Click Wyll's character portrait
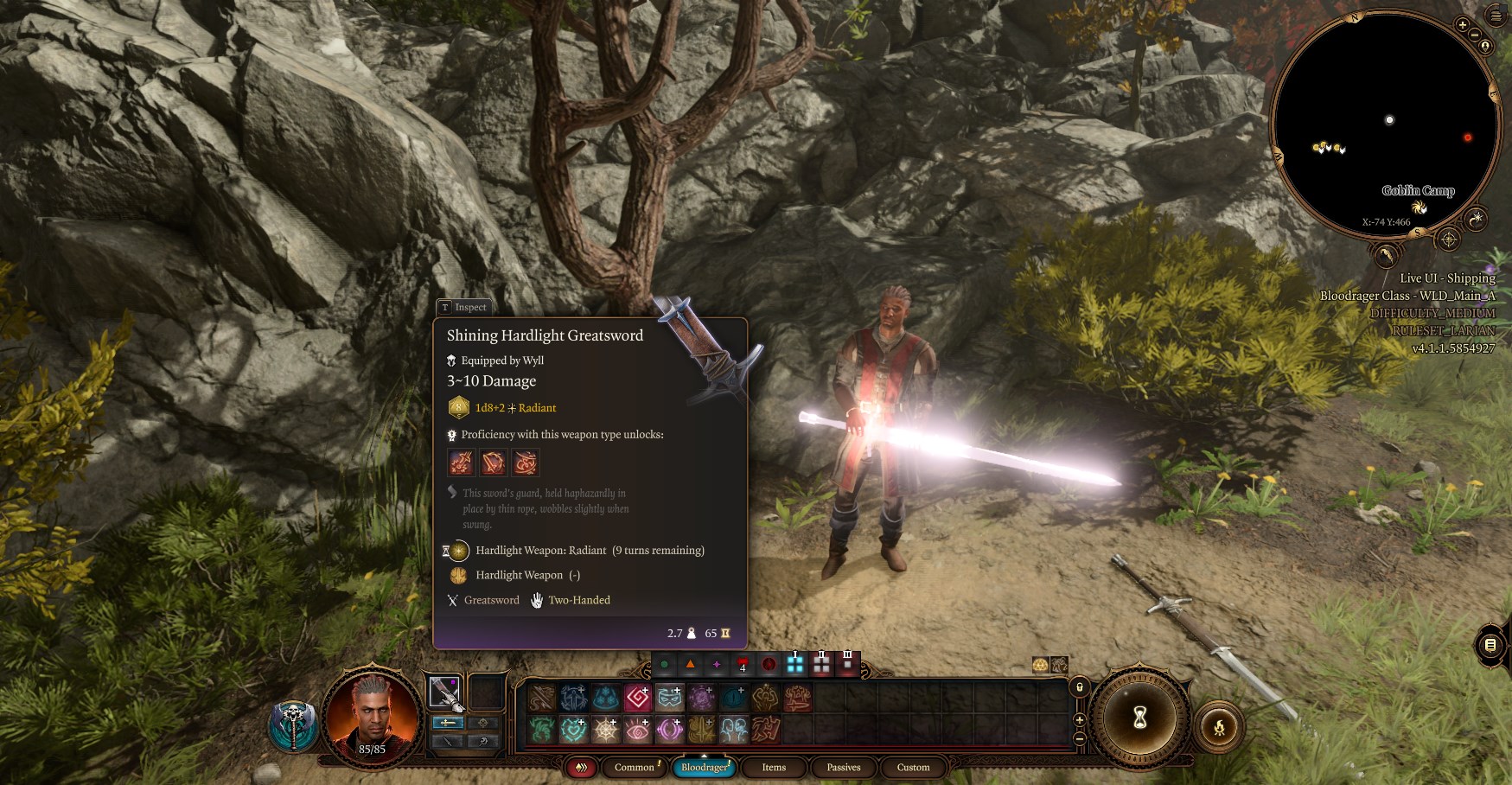 click(x=372, y=713)
